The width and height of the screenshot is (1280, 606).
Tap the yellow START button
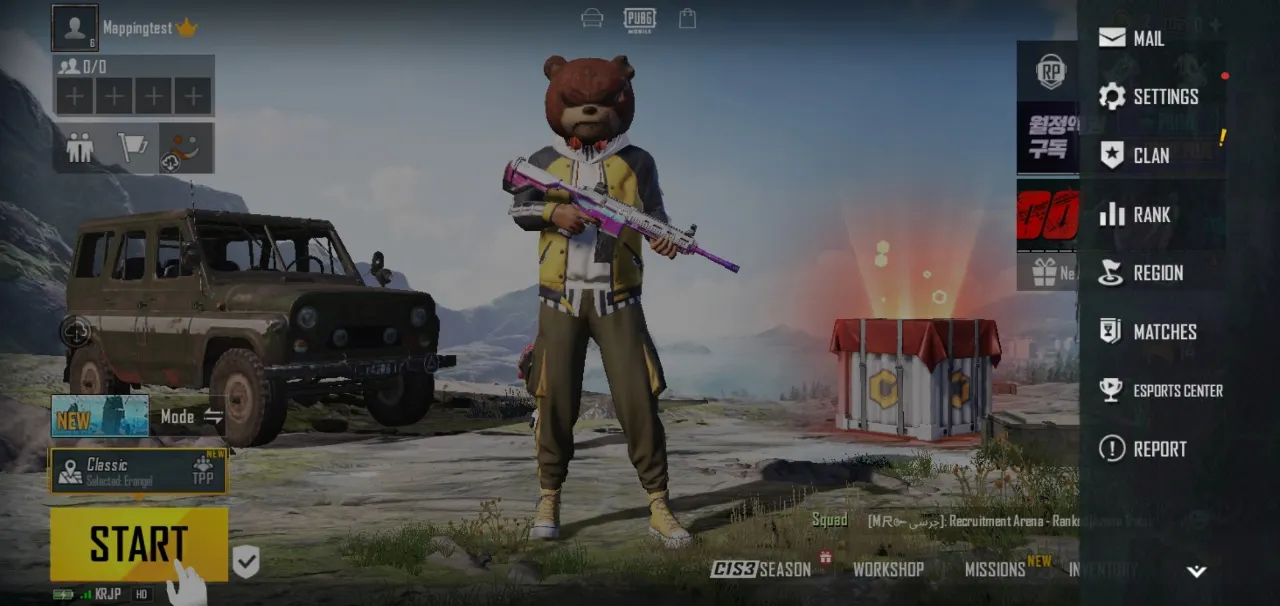tap(138, 544)
